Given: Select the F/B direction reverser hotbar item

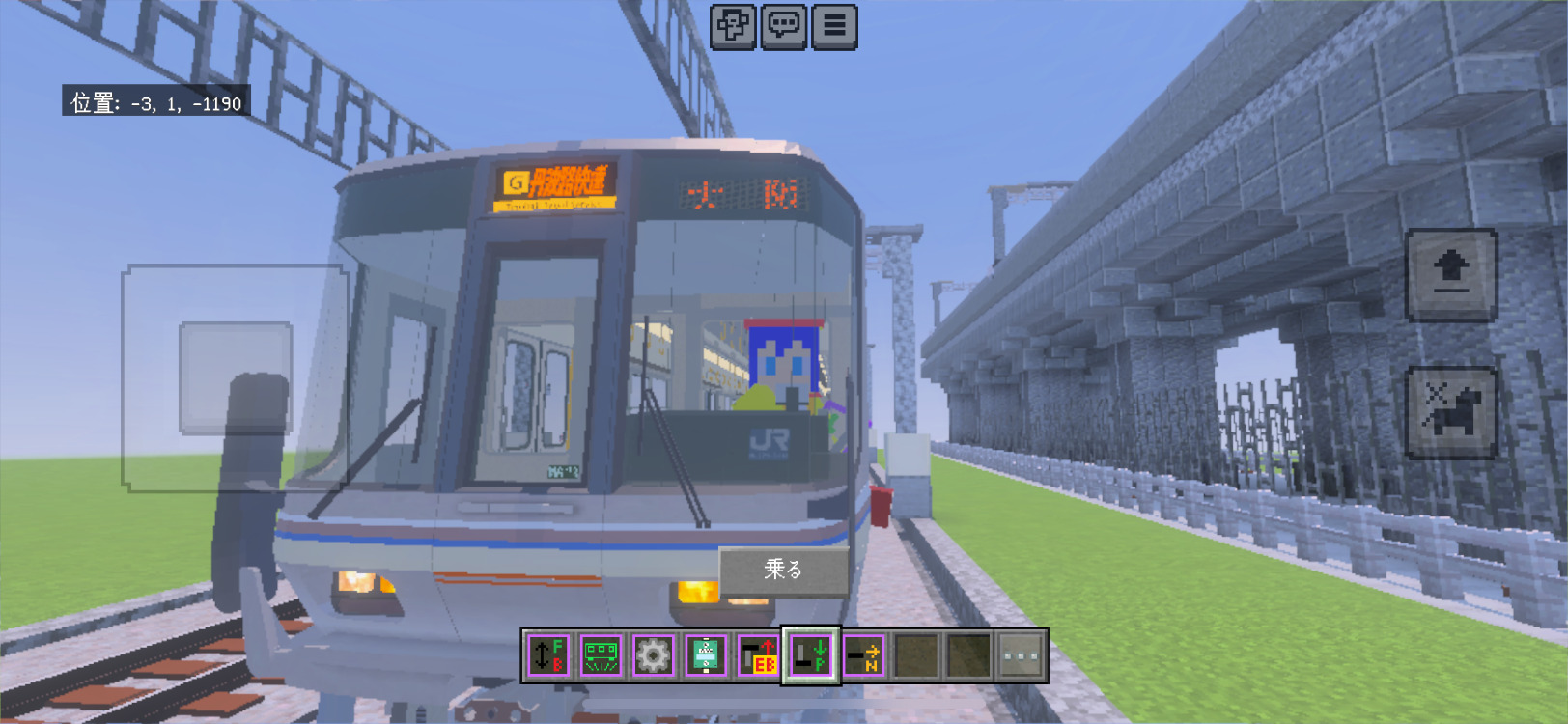Looking at the screenshot, I should [548, 656].
